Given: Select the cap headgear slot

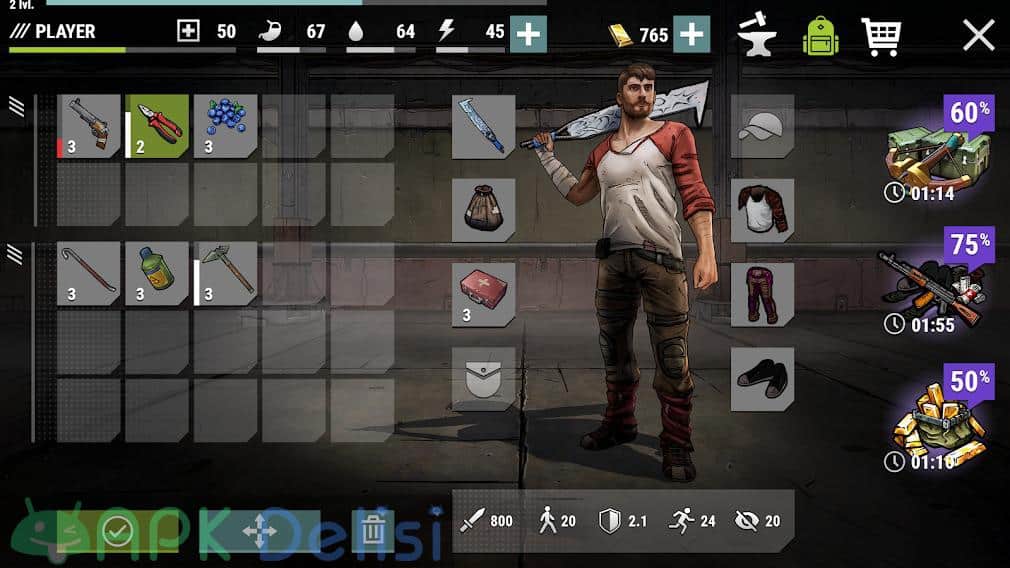Looking at the screenshot, I should [762, 127].
